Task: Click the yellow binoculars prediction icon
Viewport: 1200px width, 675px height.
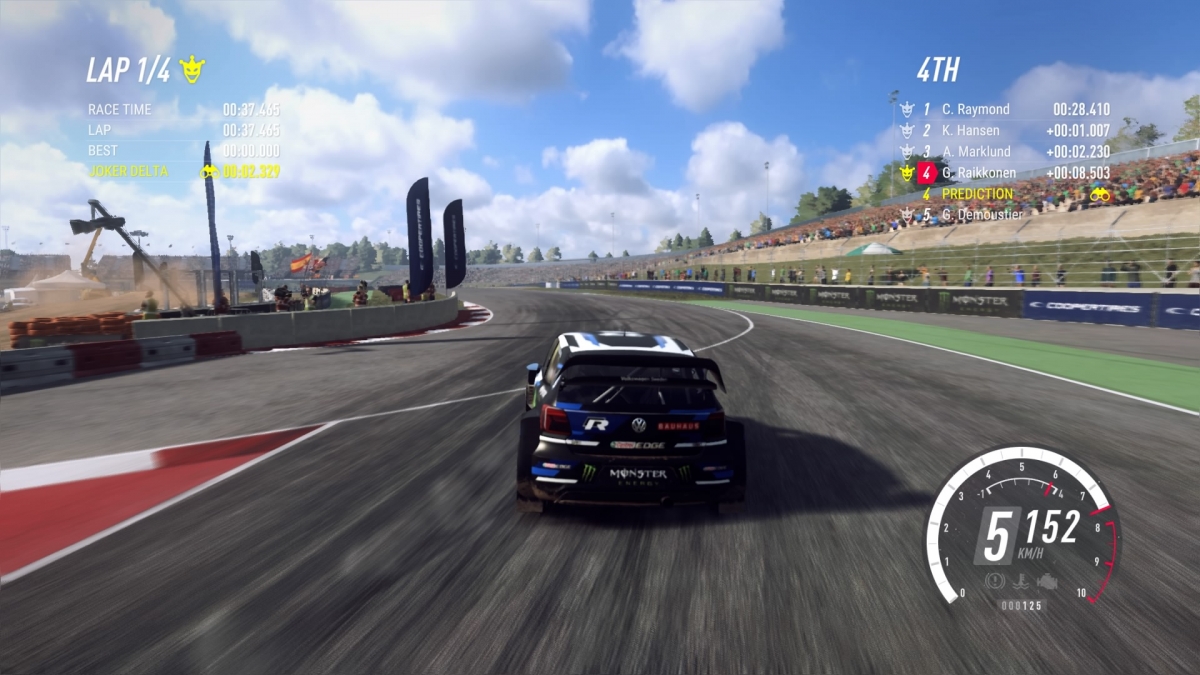Action: [1099, 194]
